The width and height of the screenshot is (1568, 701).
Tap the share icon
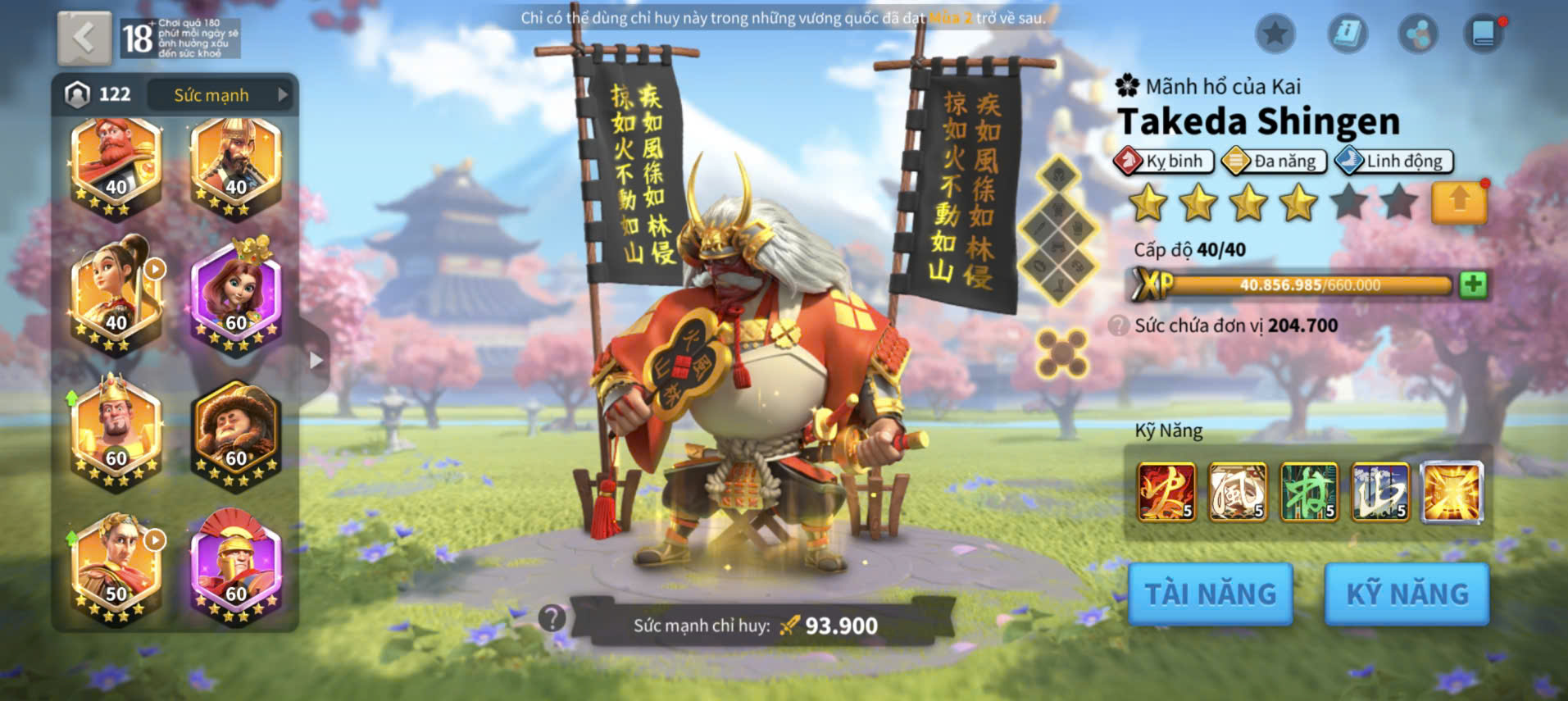[1417, 34]
